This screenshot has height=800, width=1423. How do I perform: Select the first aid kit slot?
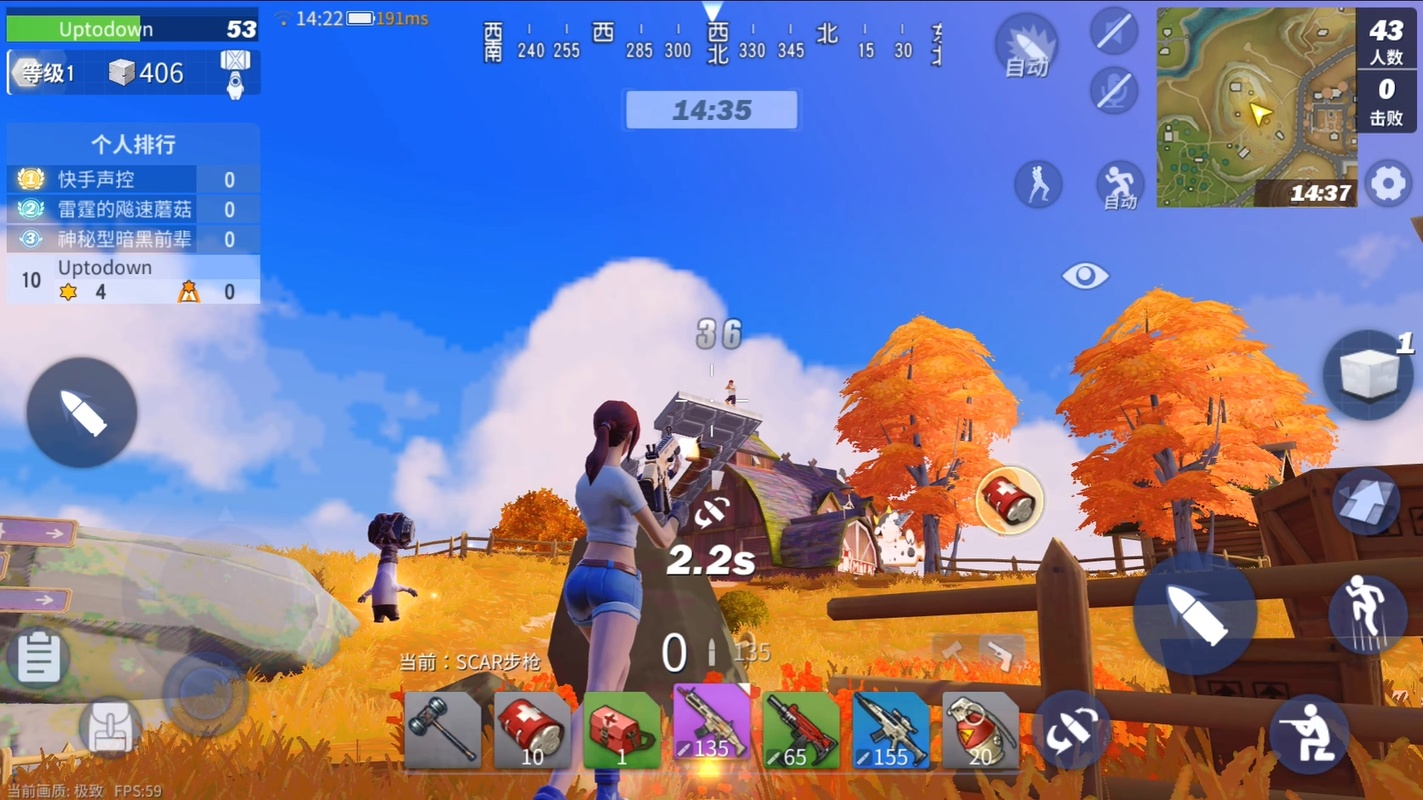(621, 730)
